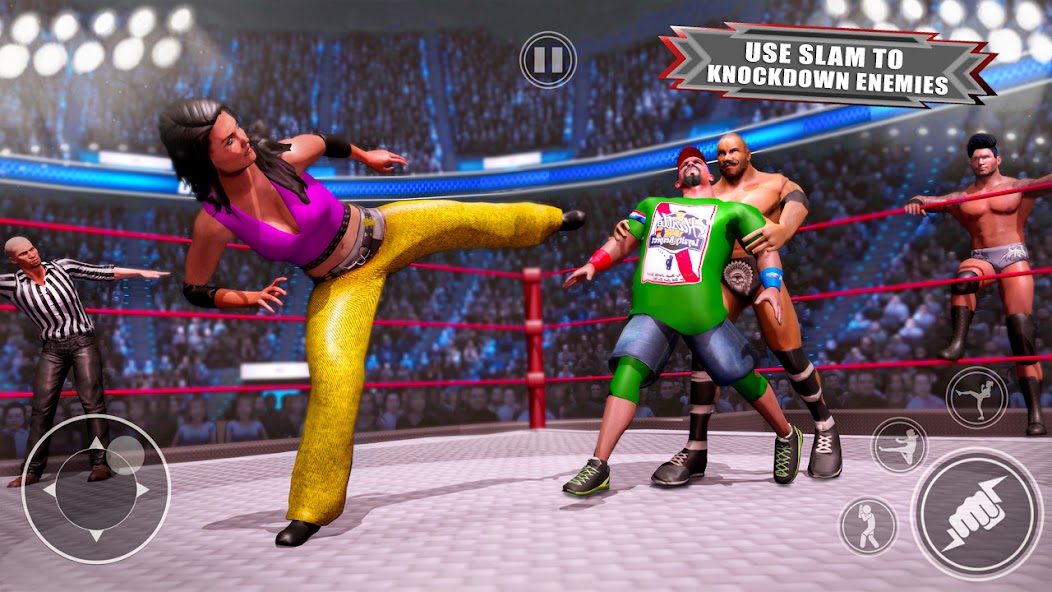The image size is (1052, 592).
Task: Trigger the flying kick move
Action: pyautogui.click(x=899, y=445)
